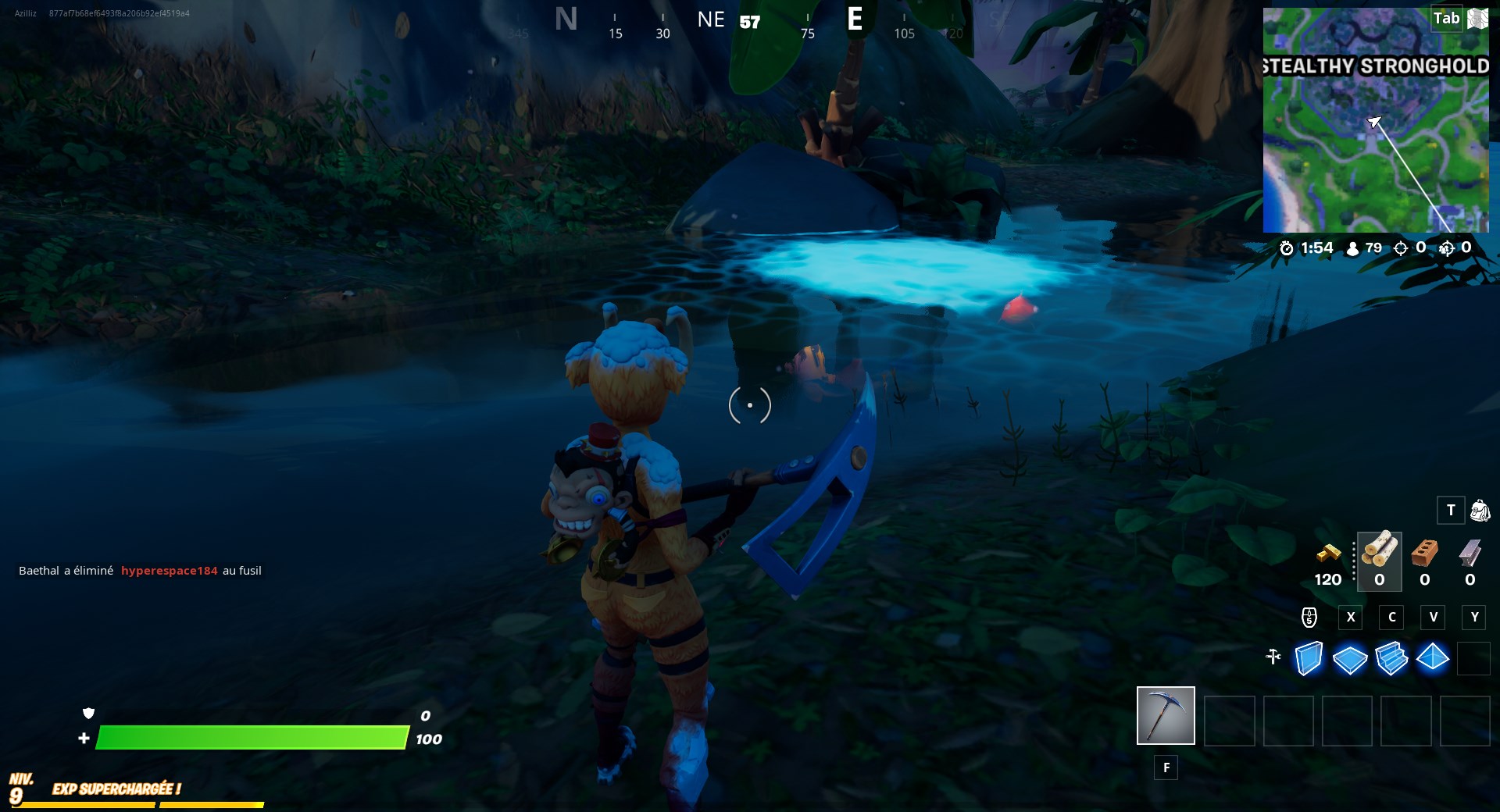This screenshot has height=812, width=1500.
Task: Click the edit hammer tool icon
Action: (x=1272, y=658)
